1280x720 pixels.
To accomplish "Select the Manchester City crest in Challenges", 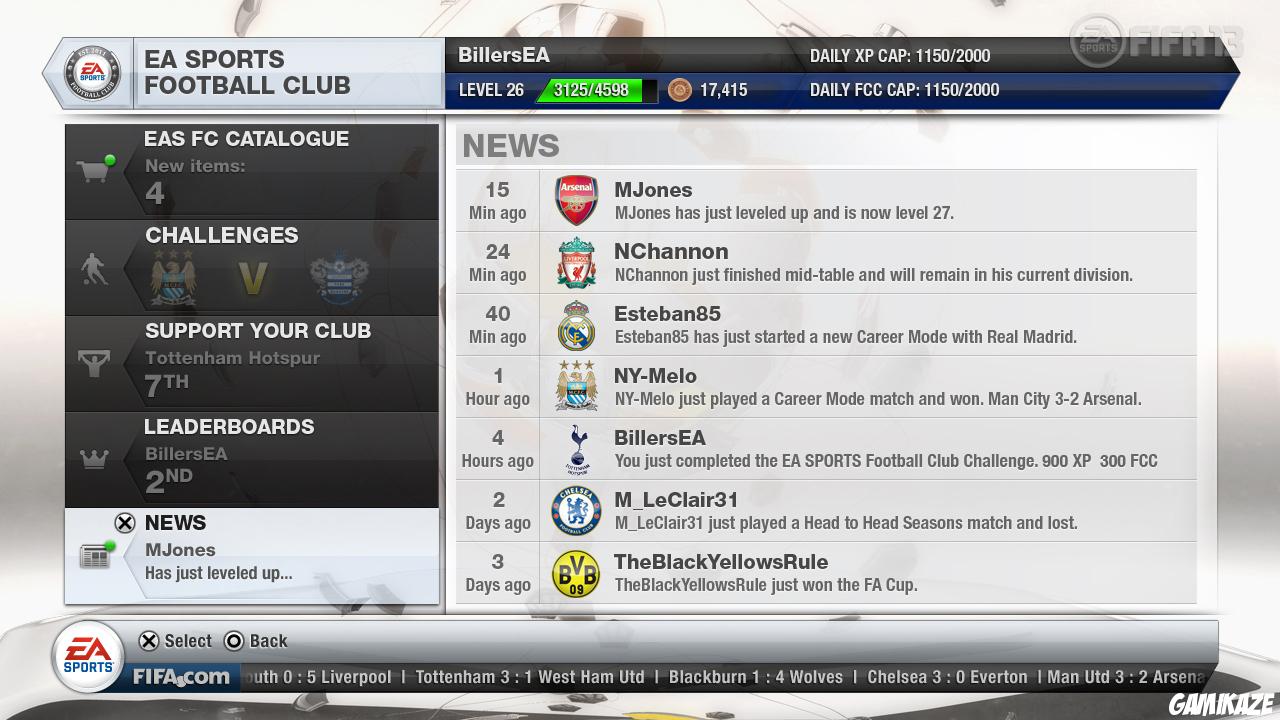I will (x=172, y=272).
